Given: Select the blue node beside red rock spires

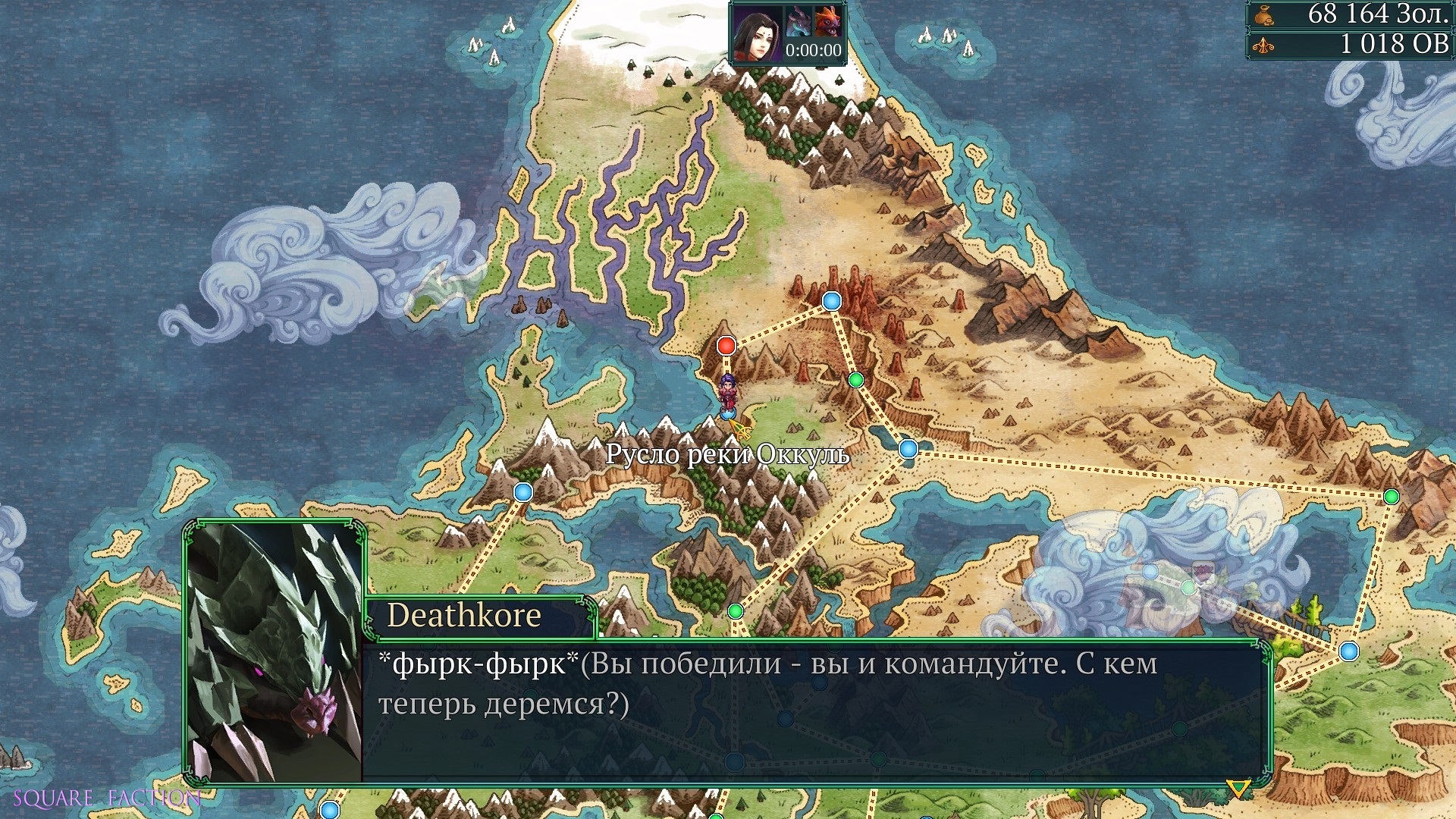Looking at the screenshot, I should click(x=832, y=301).
